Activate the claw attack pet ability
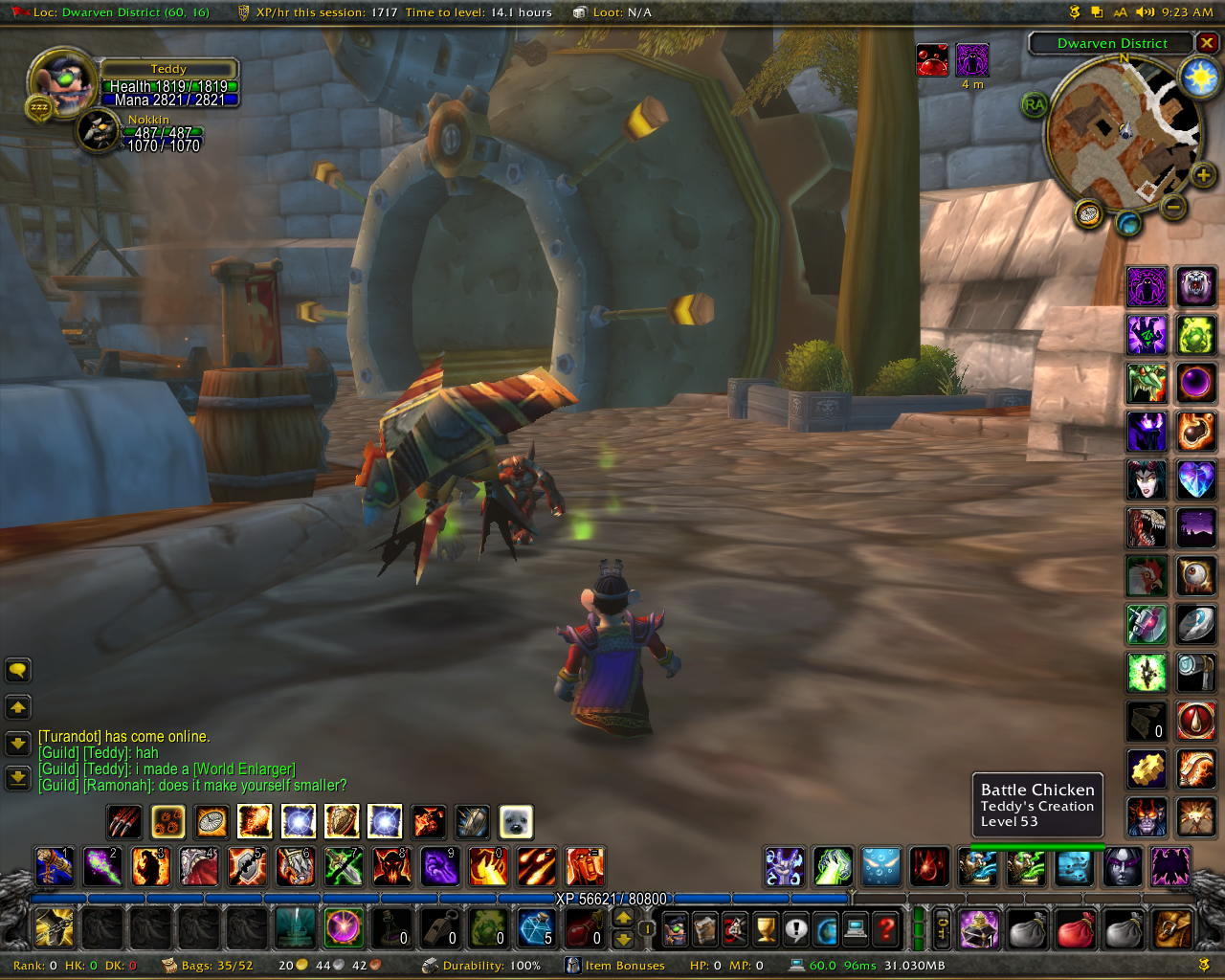1225x980 pixels. (124, 821)
